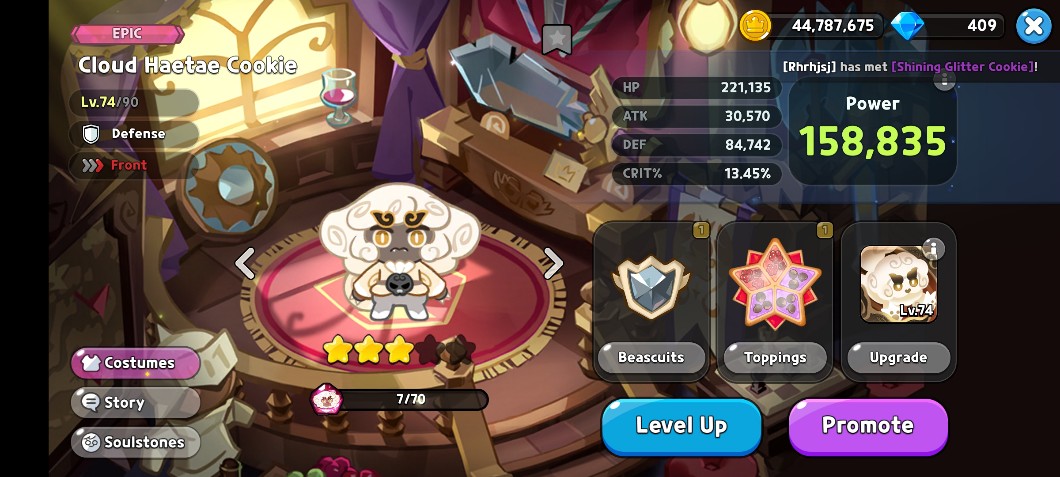Open the Shining Glitter Cookie chat link
Screen dimensions: 1060x477
(961, 66)
